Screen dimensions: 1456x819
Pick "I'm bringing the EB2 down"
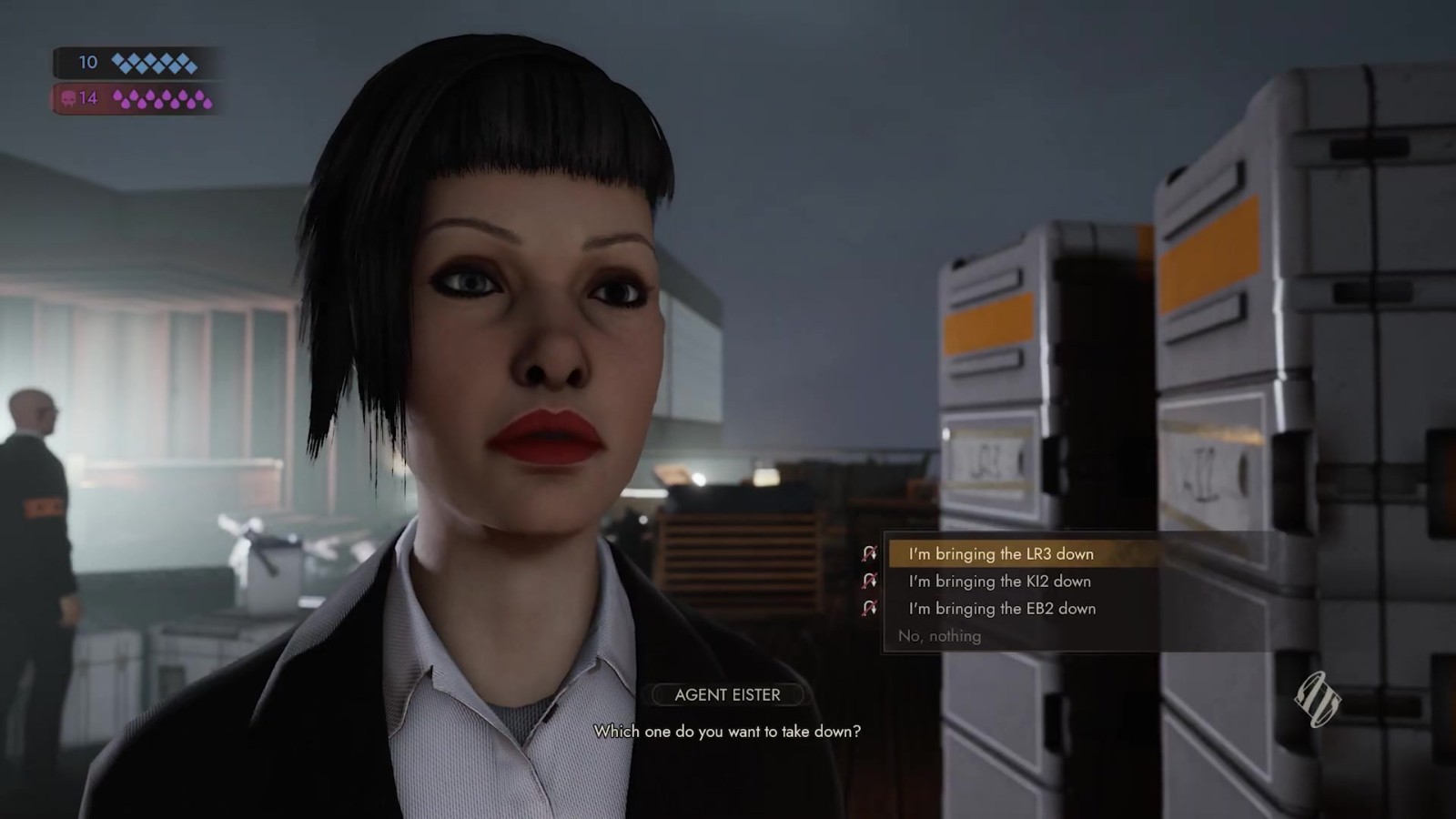[x=1002, y=608]
